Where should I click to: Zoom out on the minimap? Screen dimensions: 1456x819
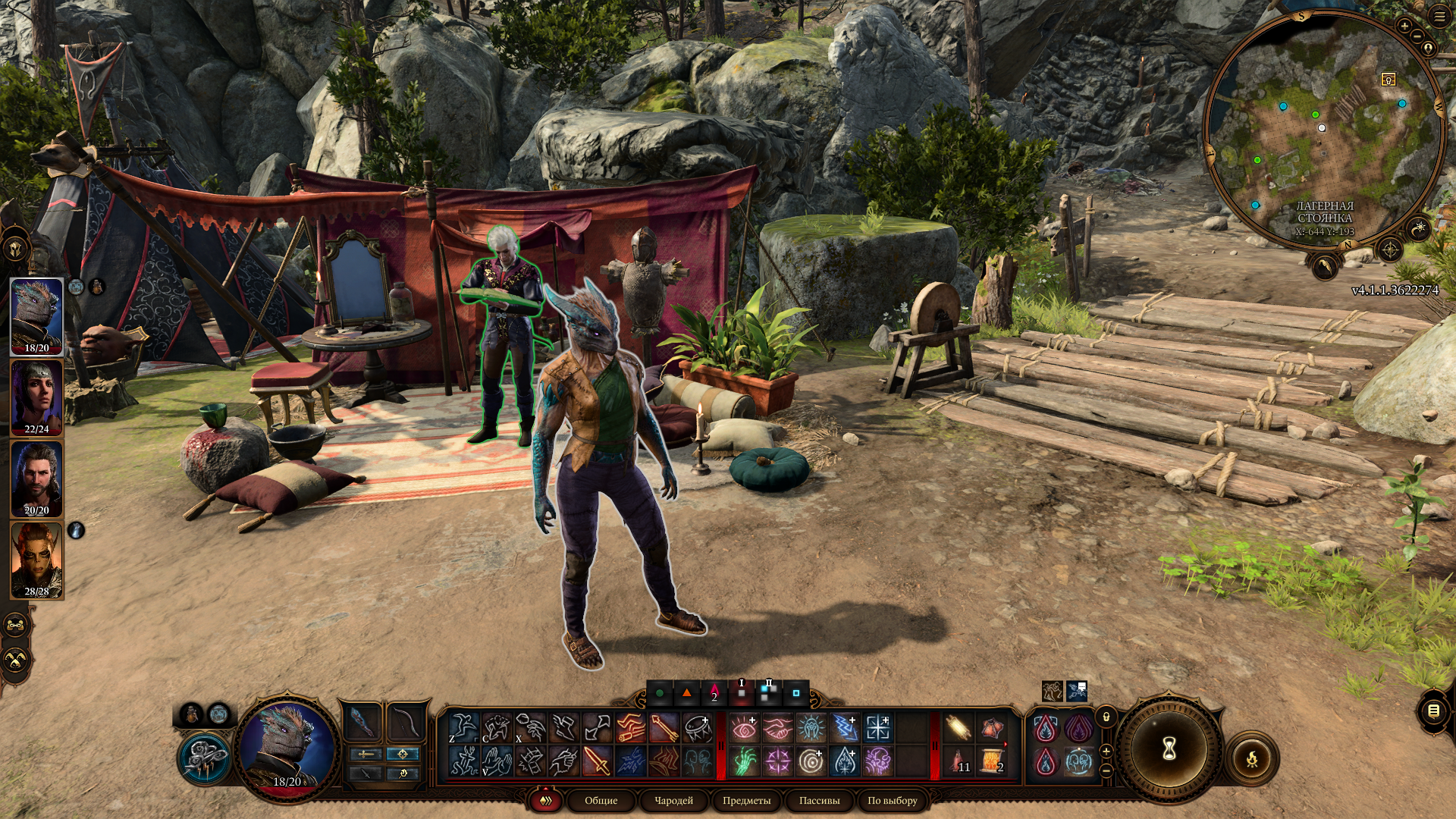(1416, 36)
